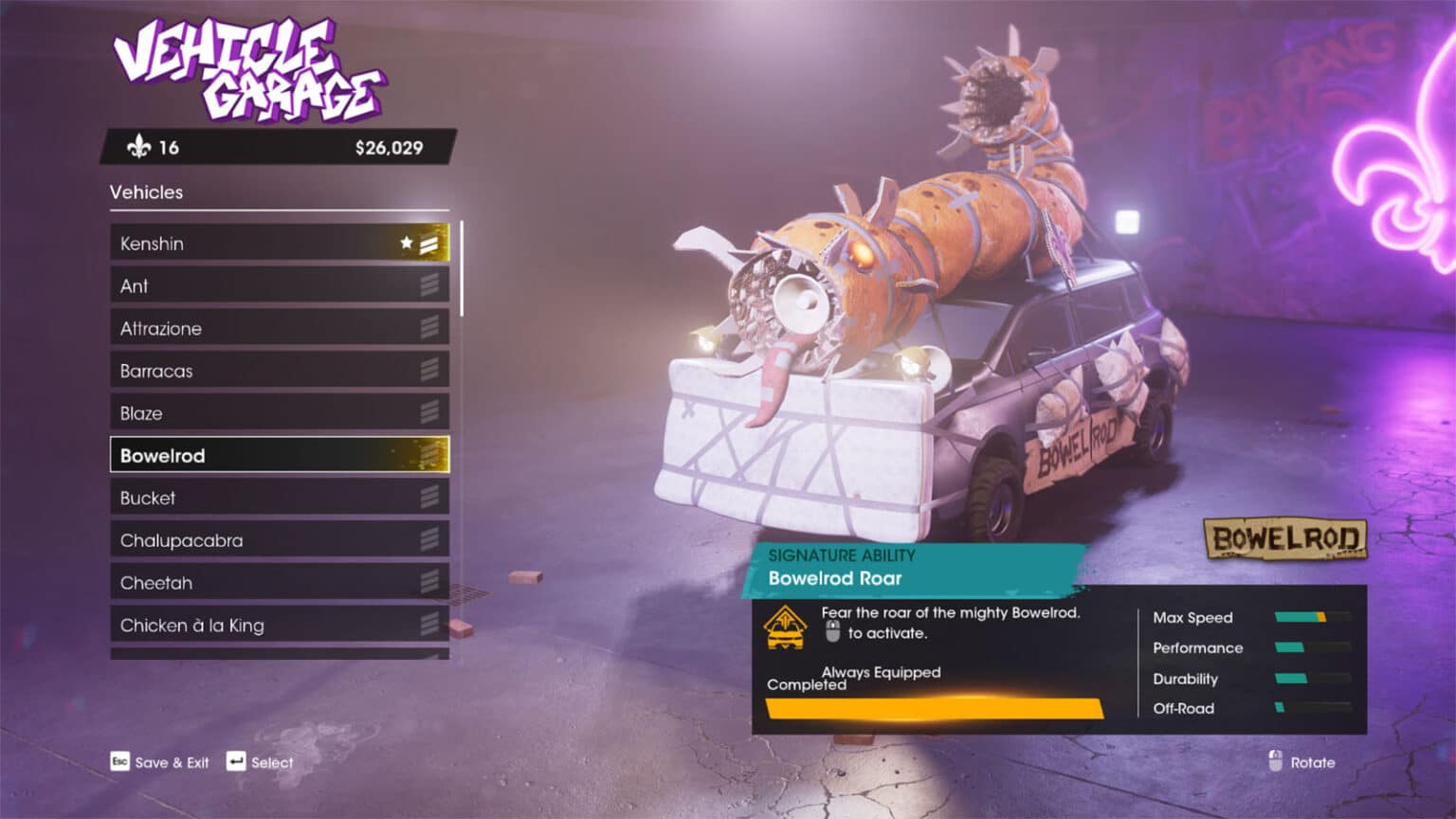The width and height of the screenshot is (1456, 819).
Task: Select the Kenshin vehicle
Action: pyautogui.click(x=279, y=244)
